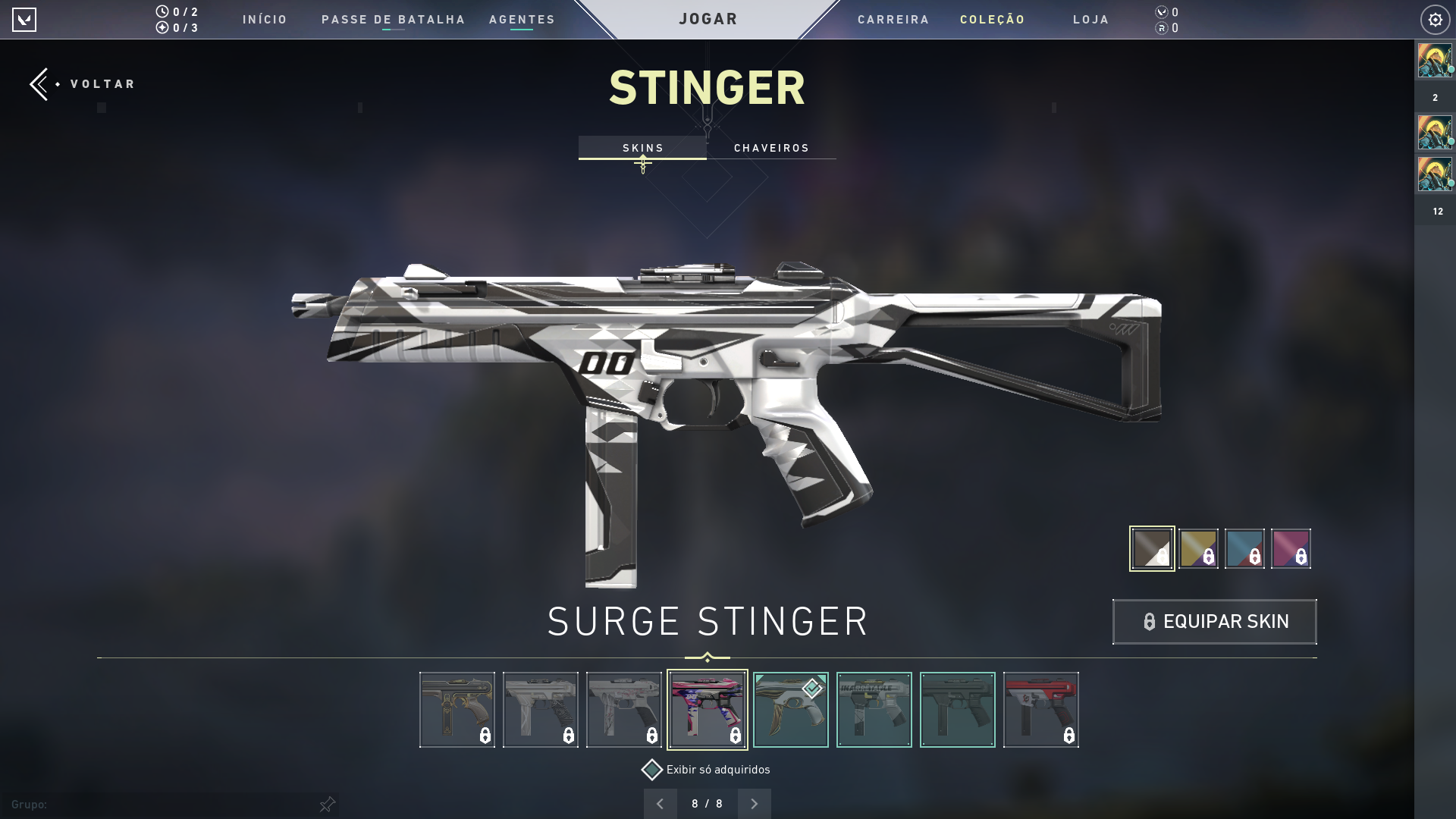
Task: Click the next page arrow below the skins
Action: (x=755, y=803)
